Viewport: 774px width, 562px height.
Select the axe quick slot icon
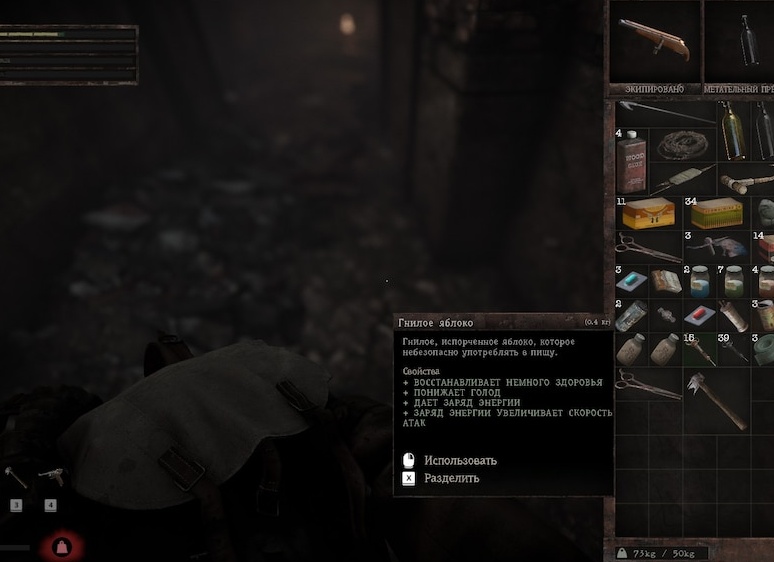point(15,477)
